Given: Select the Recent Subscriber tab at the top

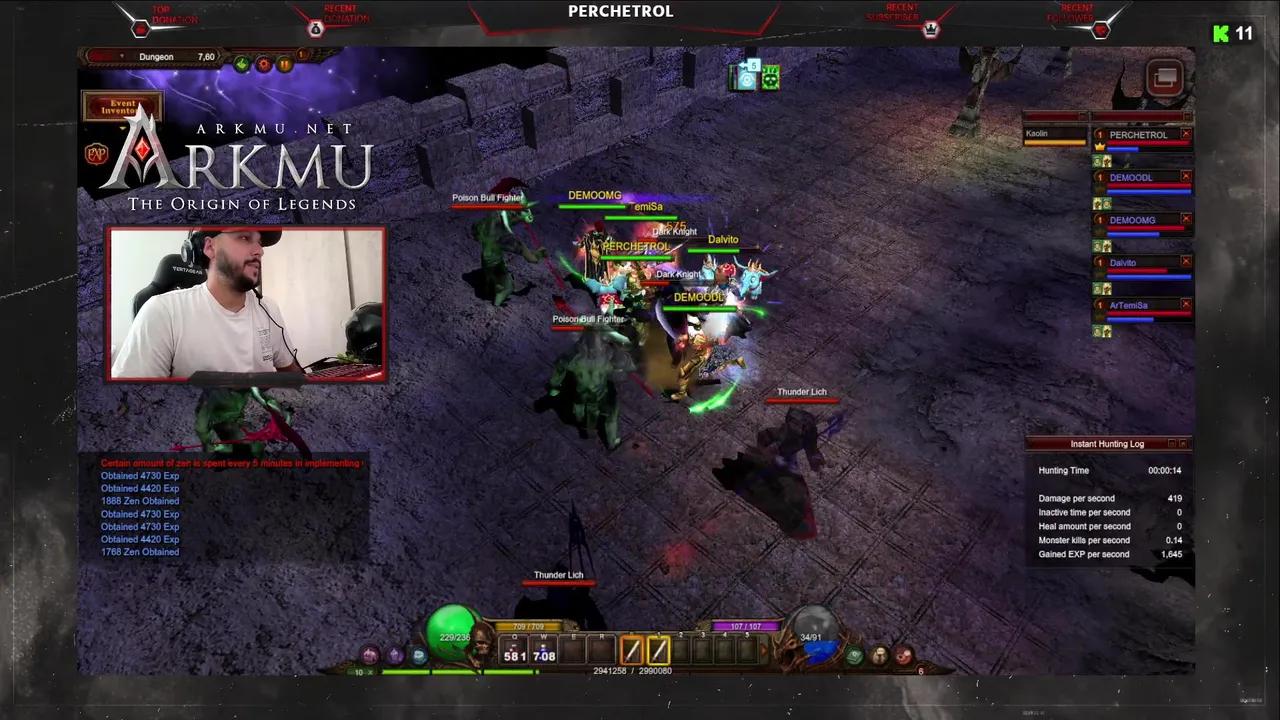Looking at the screenshot, I should (x=902, y=15).
